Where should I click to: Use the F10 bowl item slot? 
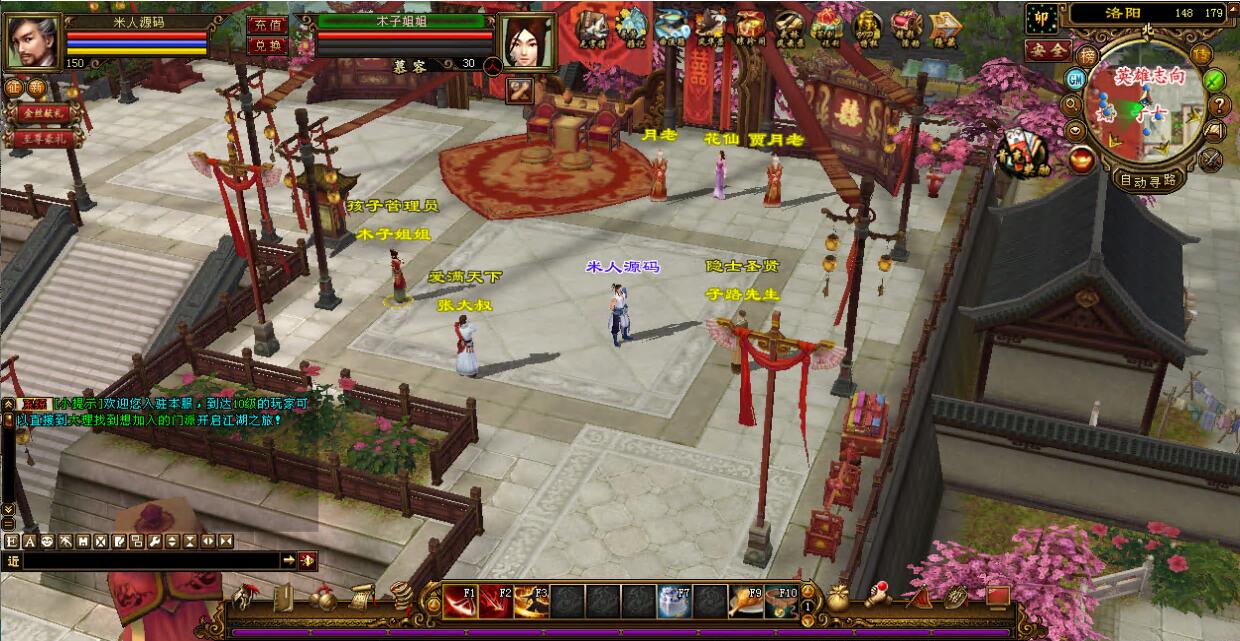tap(781, 601)
